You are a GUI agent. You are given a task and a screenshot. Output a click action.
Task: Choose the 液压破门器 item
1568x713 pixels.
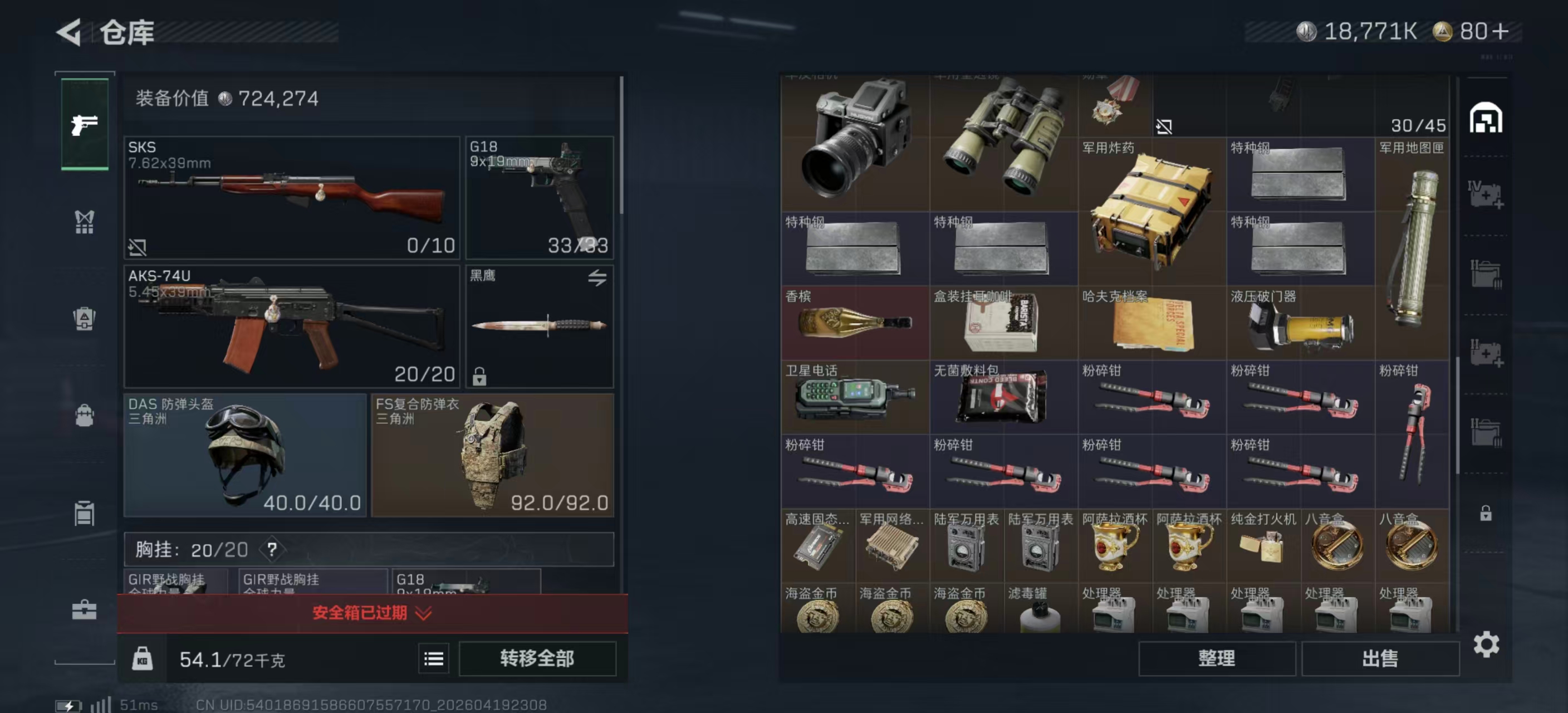[1300, 323]
